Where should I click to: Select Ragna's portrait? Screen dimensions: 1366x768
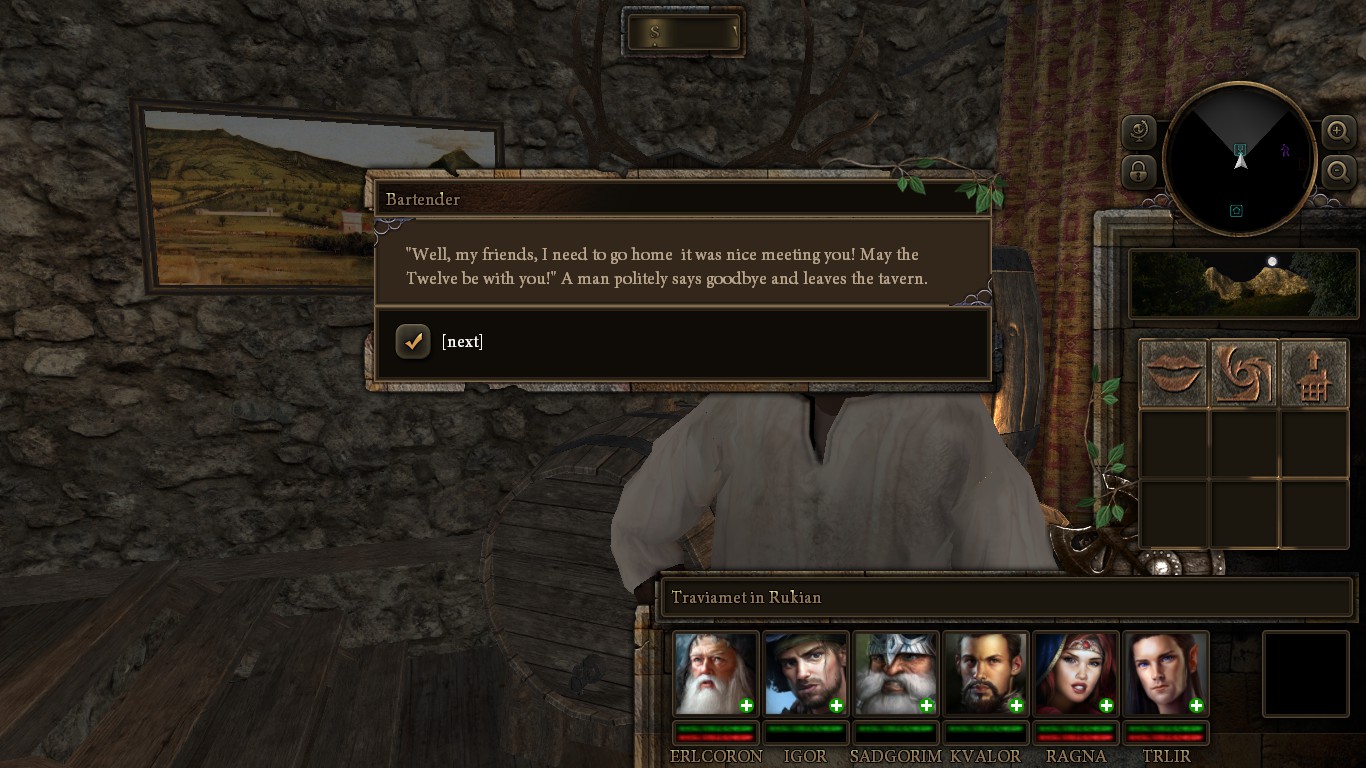click(1075, 674)
